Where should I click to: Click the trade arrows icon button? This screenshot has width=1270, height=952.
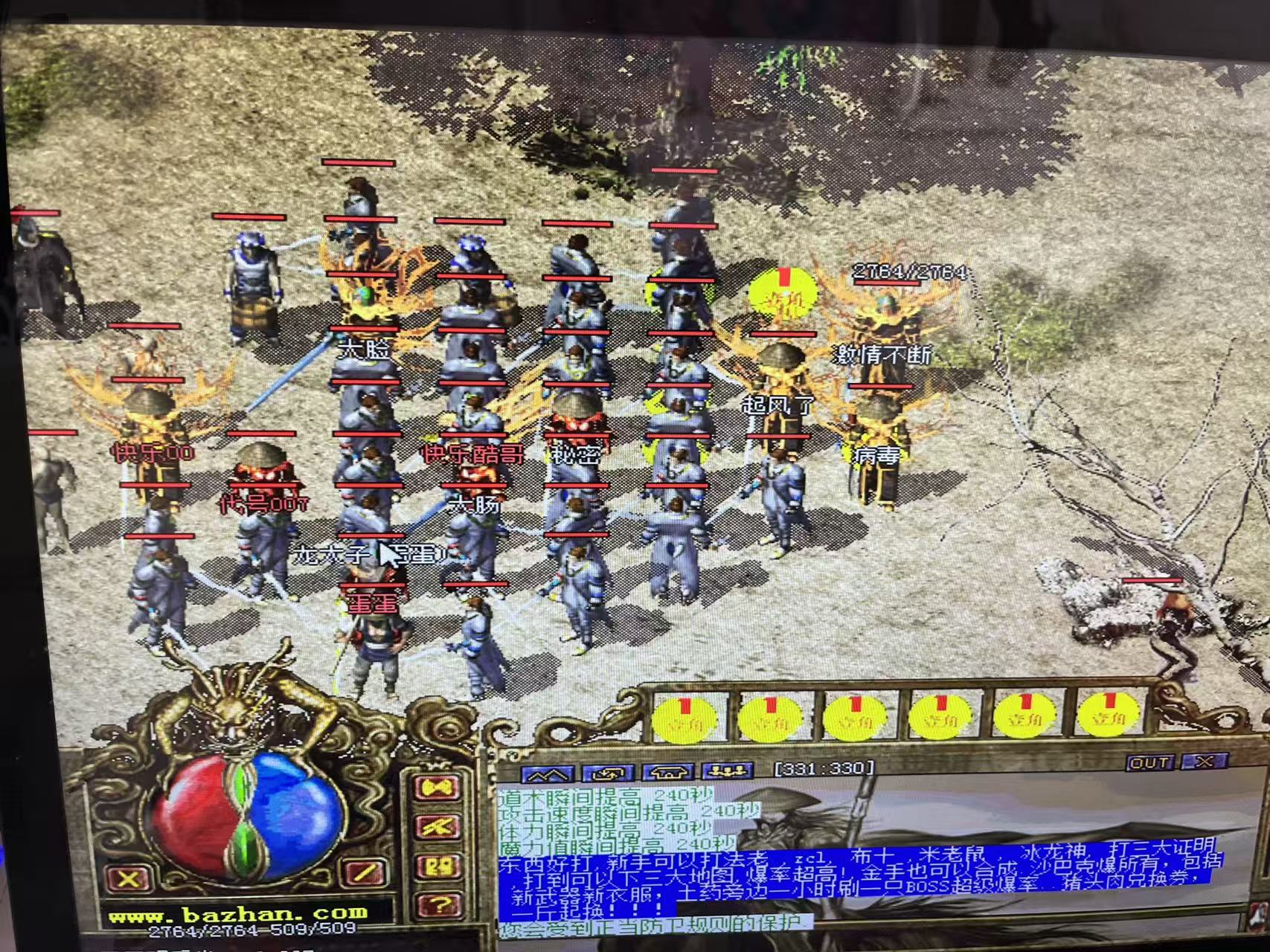(608, 773)
